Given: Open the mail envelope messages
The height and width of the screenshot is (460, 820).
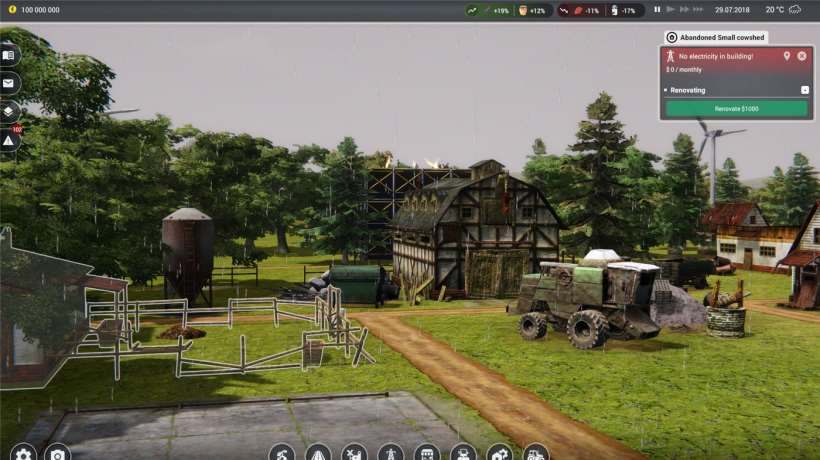Looking at the screenshot, I should [x=9, y=83].
